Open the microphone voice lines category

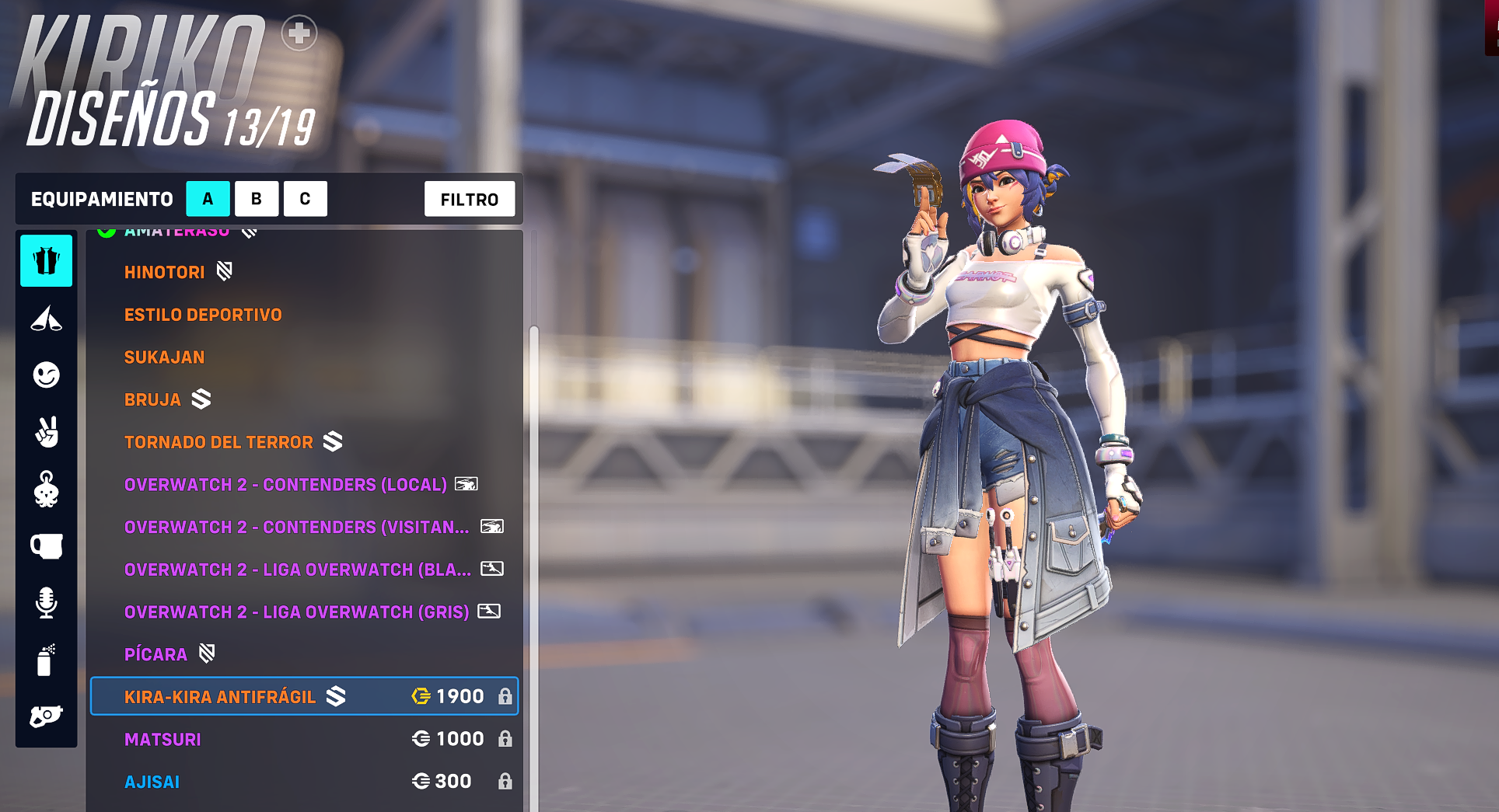(x=47, y=603)
